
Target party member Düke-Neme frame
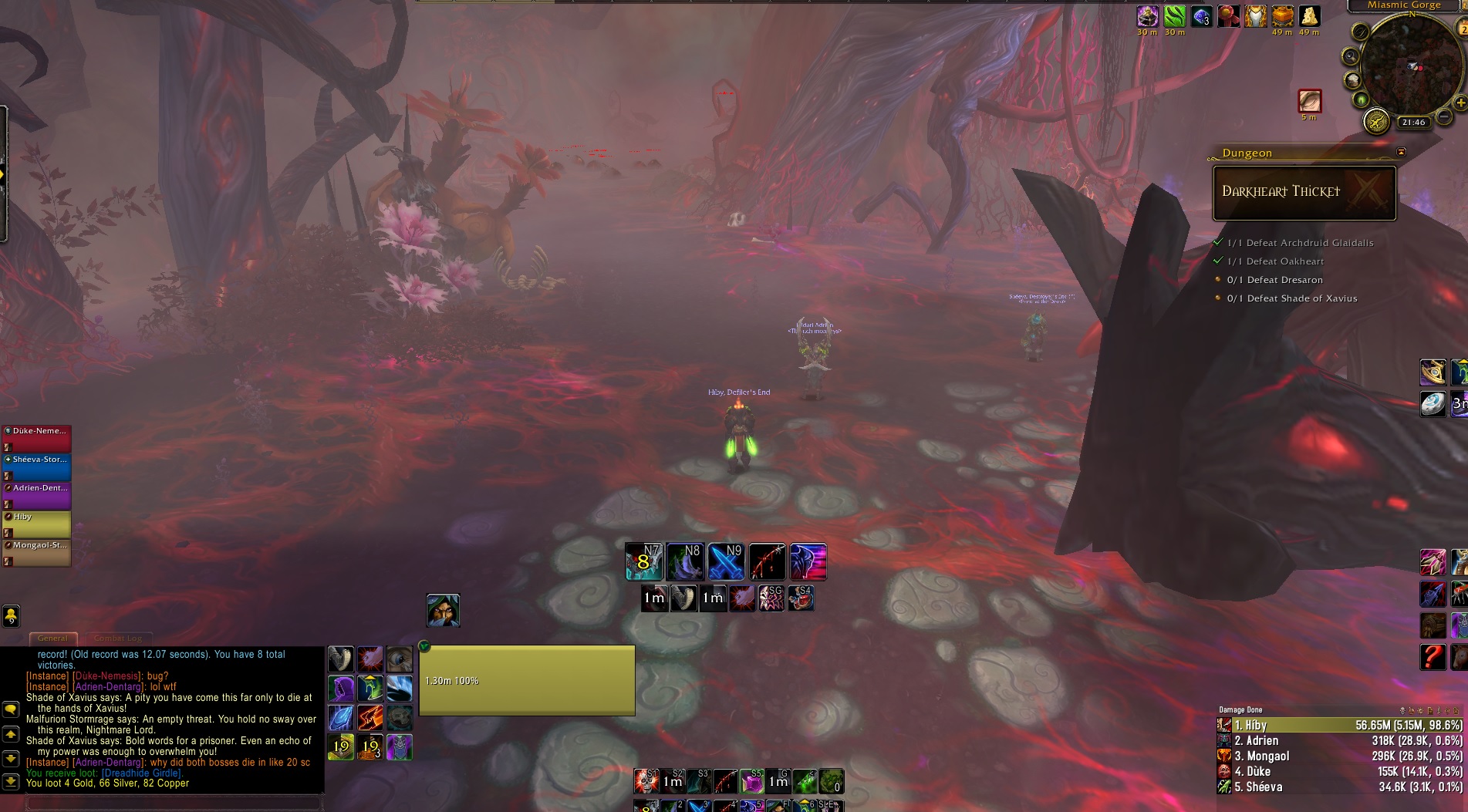[37, 438]
